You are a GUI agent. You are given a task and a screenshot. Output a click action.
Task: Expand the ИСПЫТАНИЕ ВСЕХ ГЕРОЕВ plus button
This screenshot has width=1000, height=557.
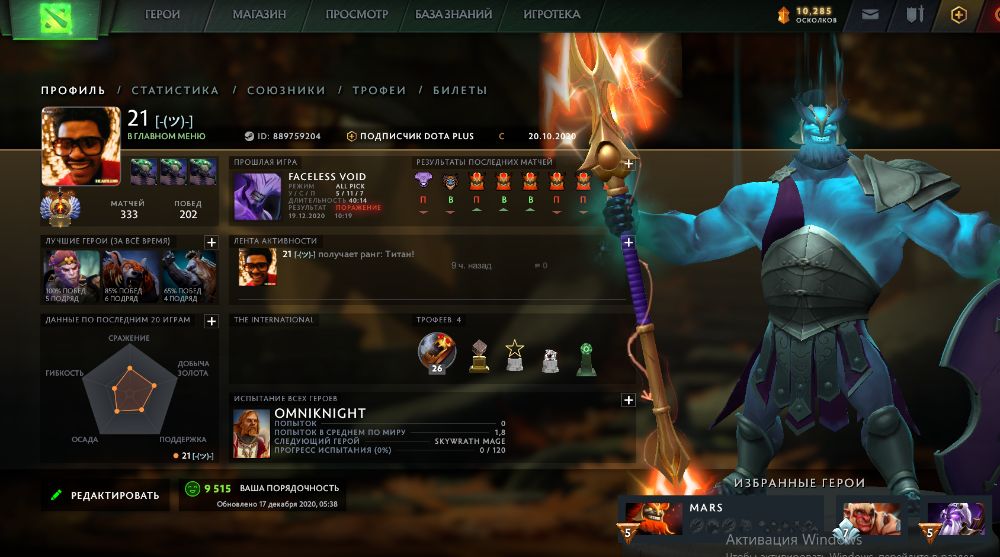tap(629, 400)
